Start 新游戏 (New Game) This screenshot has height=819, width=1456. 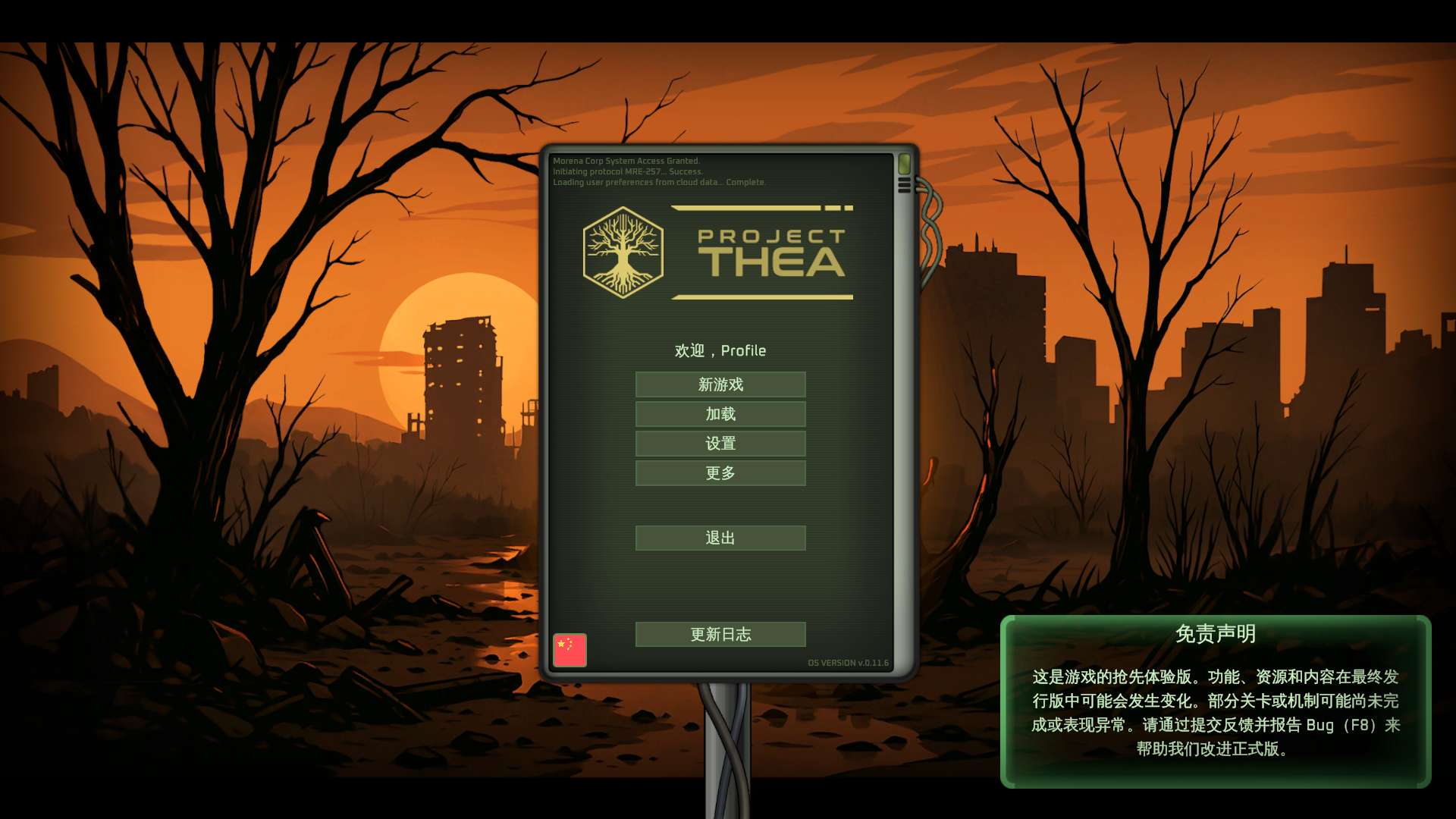tap(720, 384)
